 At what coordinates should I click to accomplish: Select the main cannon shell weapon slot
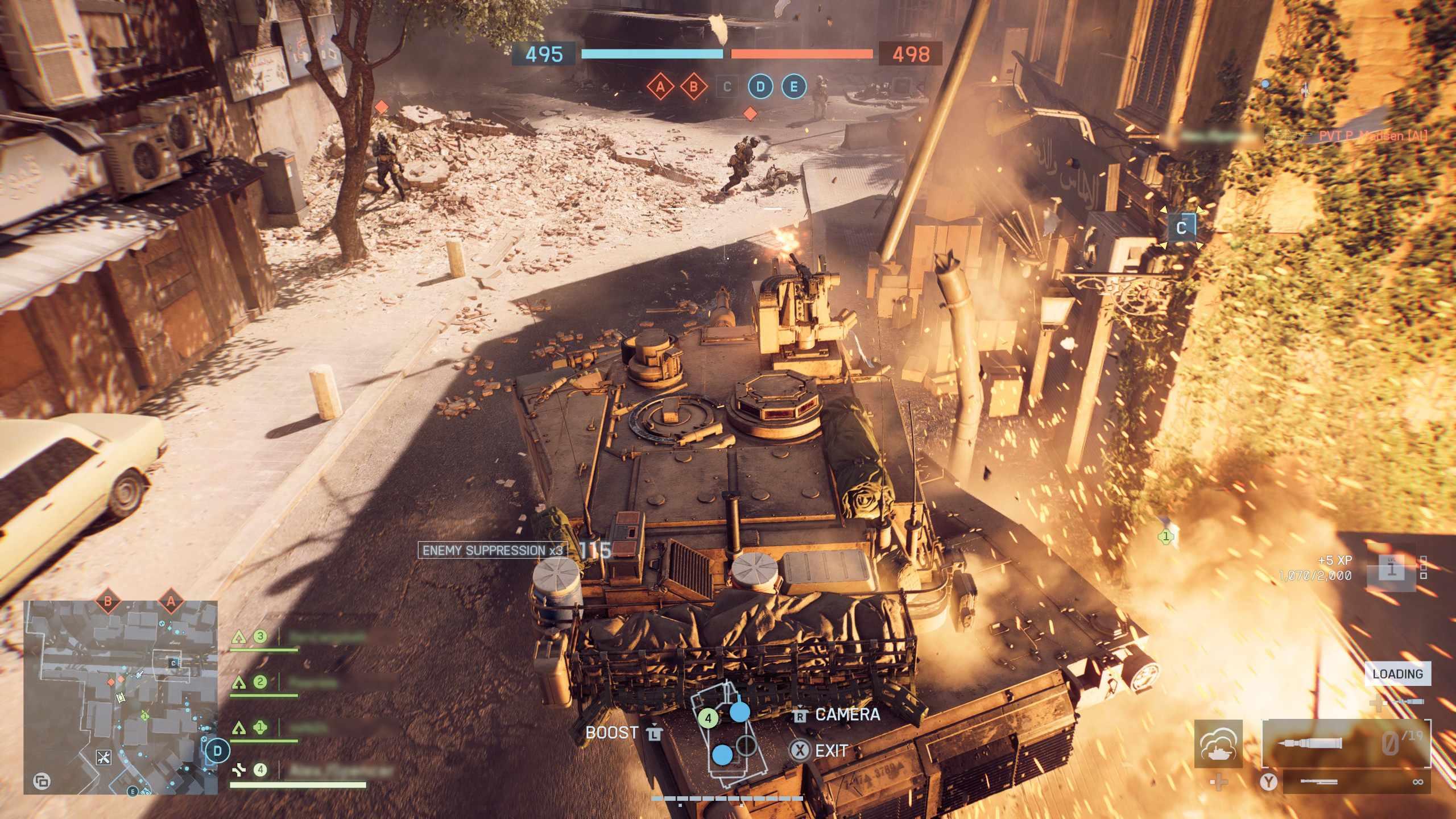(x=1346, y=743)
